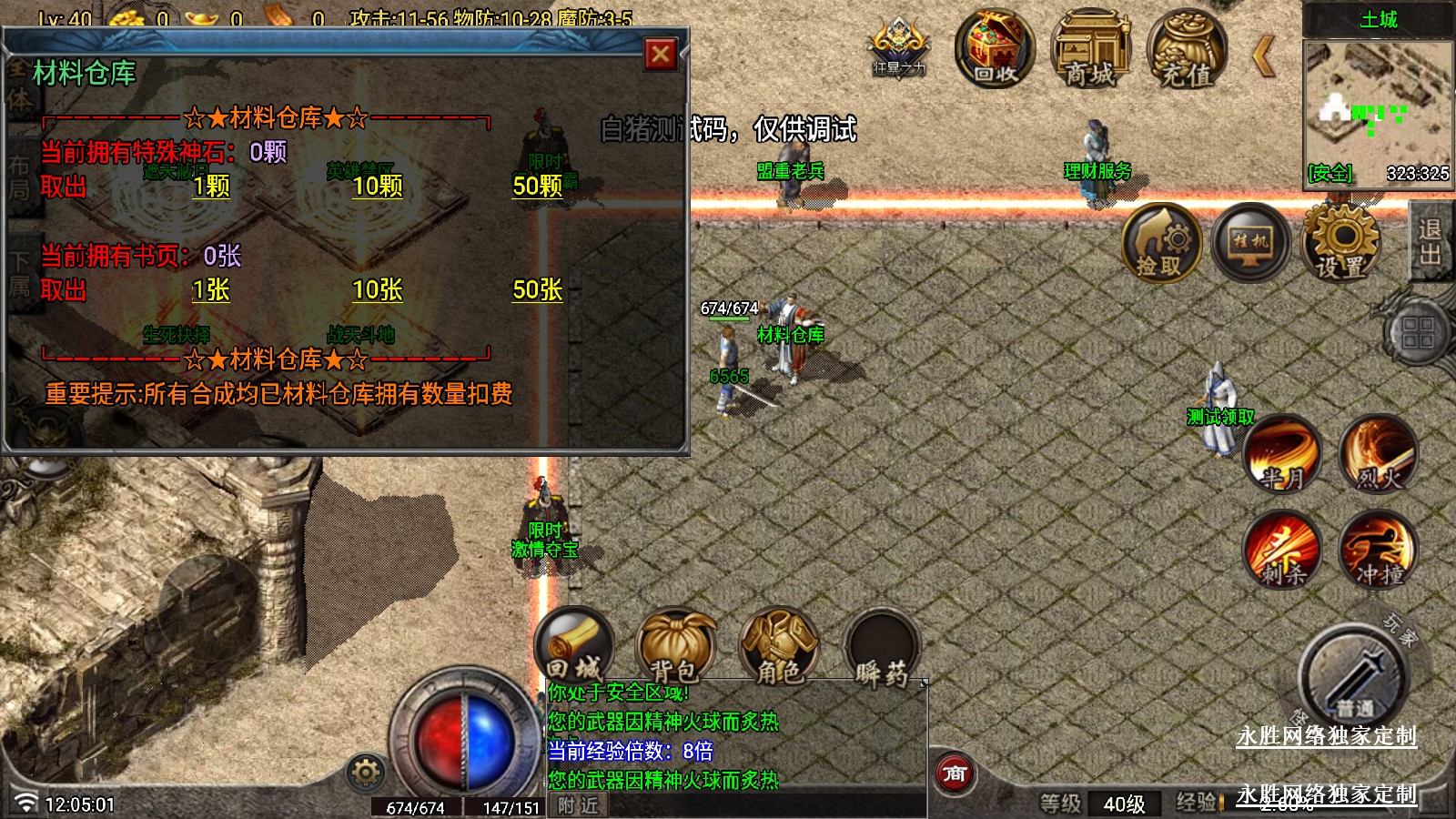Take out 50张 book pages
This screenshot has width=1456, height=819.
click(x=537, y=290)
